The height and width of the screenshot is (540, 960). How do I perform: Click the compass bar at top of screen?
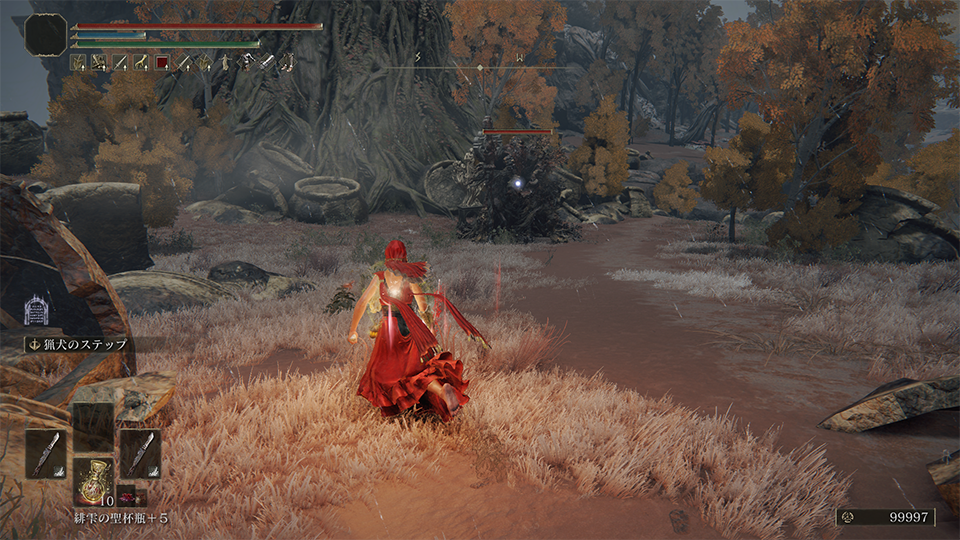[480, 67]
